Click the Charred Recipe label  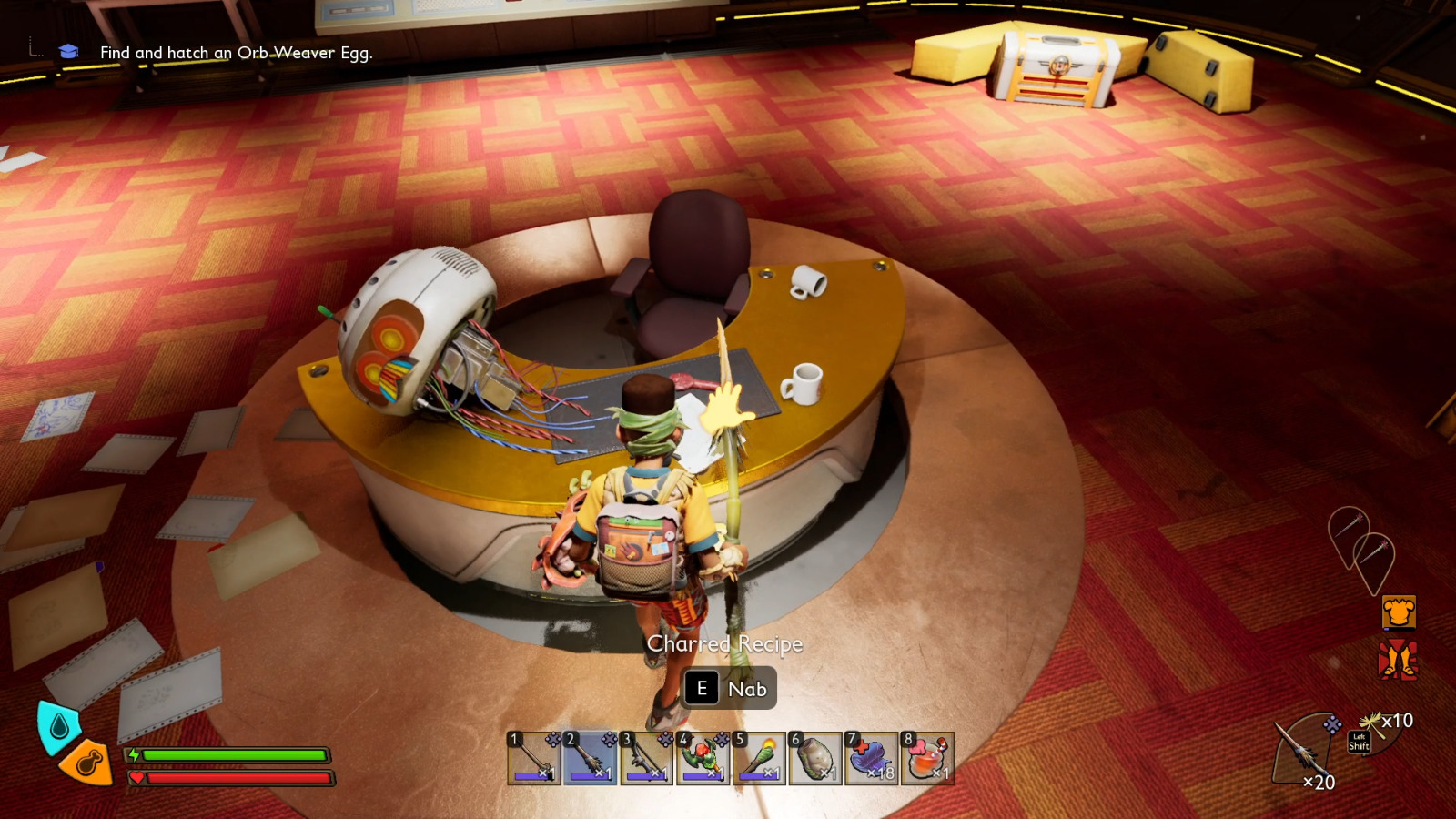725,644
